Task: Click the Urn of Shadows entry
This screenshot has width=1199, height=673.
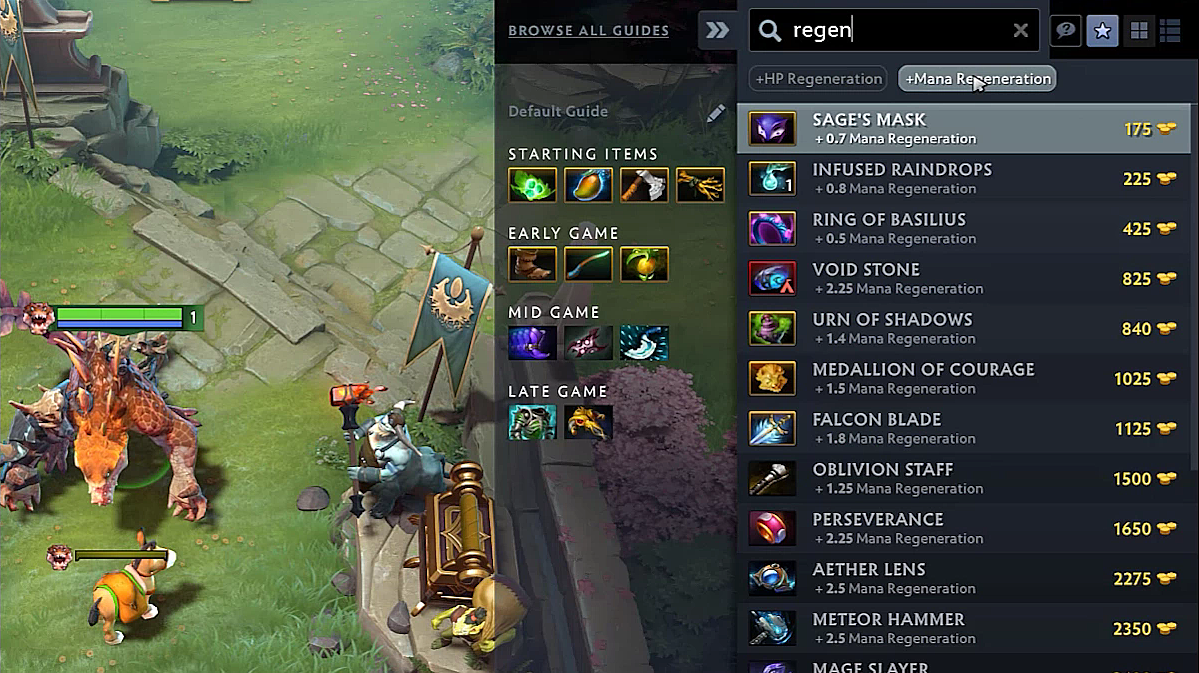Action: [963, 329]
